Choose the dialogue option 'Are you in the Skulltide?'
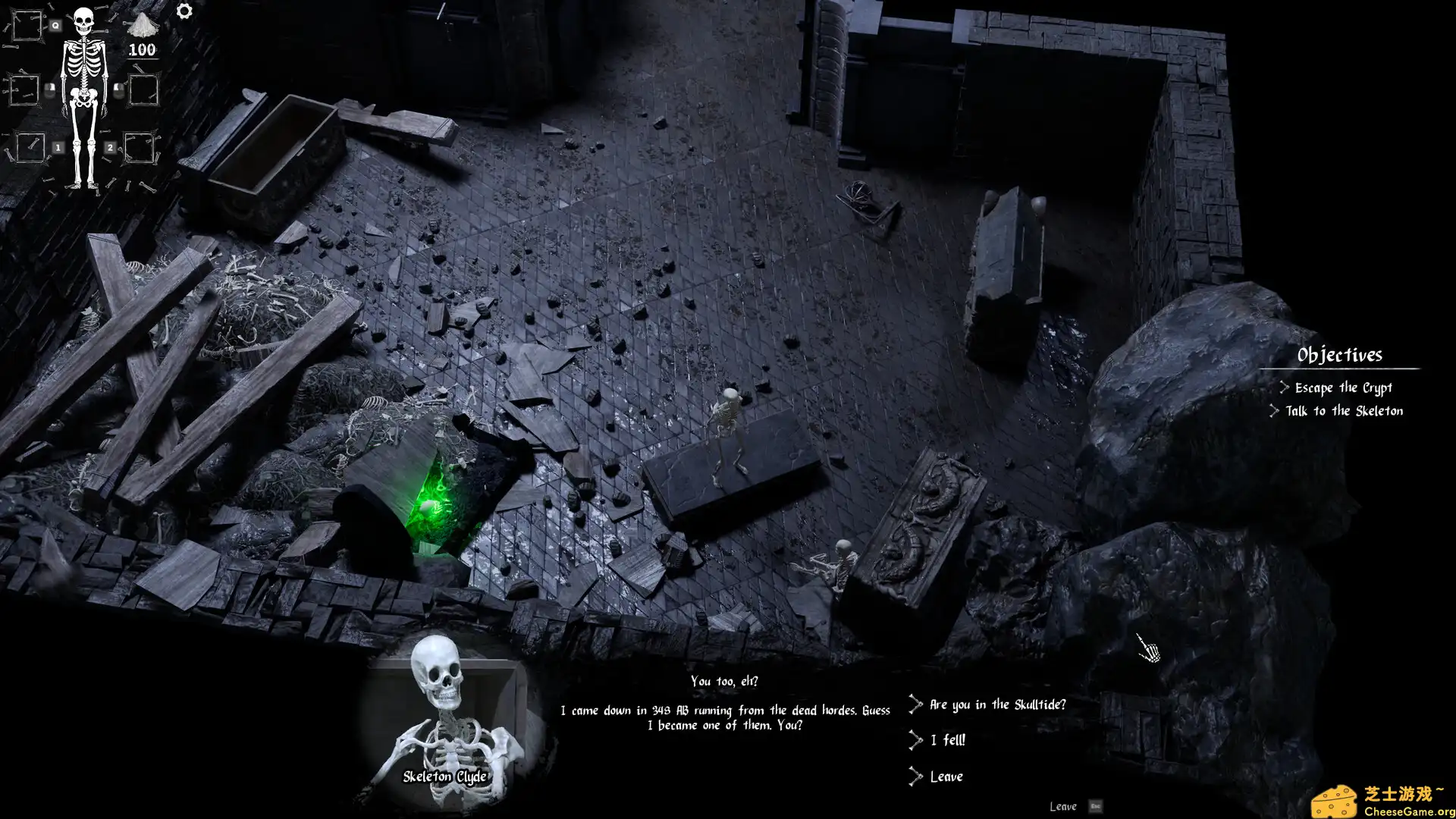Image resolution: width=1456 pixels, height=819 pixels. tap(996, 704)
